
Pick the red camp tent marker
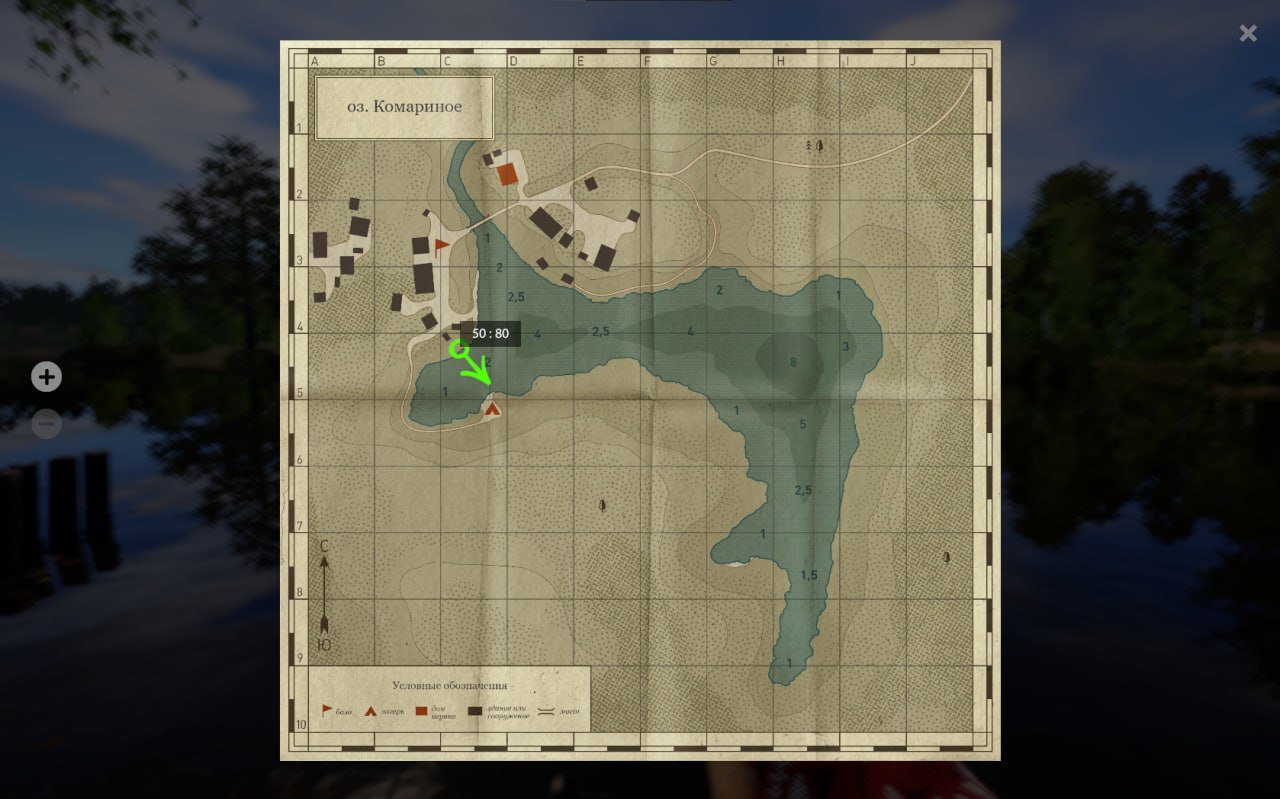(492, 408)
